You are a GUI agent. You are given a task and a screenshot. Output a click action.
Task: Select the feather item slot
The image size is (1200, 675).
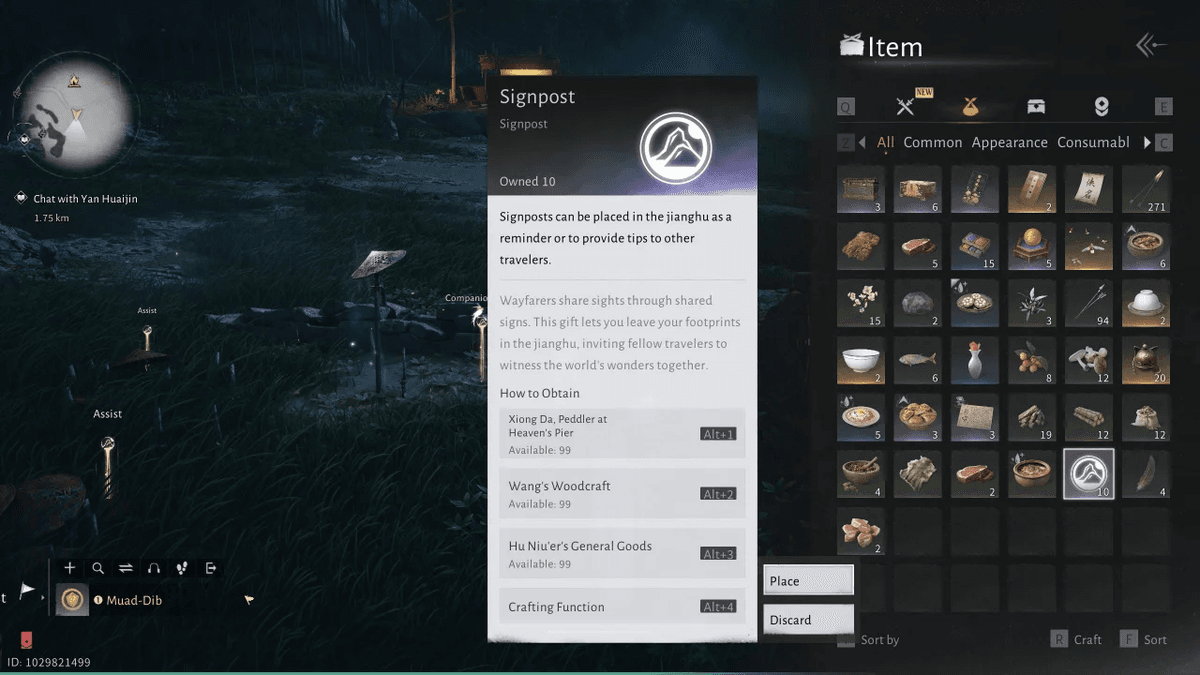click(1146, 474)
